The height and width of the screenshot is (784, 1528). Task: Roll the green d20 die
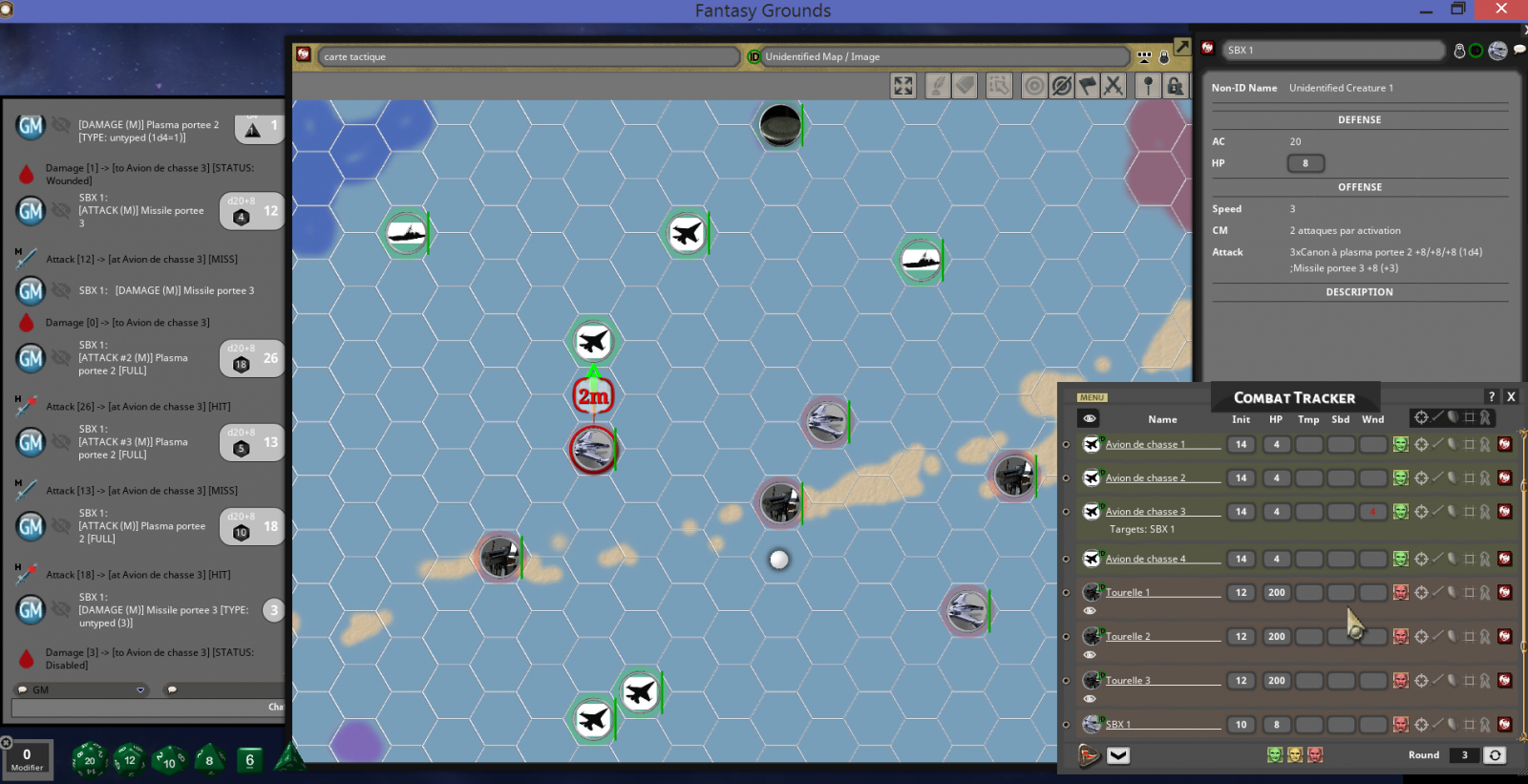[89, 760]
